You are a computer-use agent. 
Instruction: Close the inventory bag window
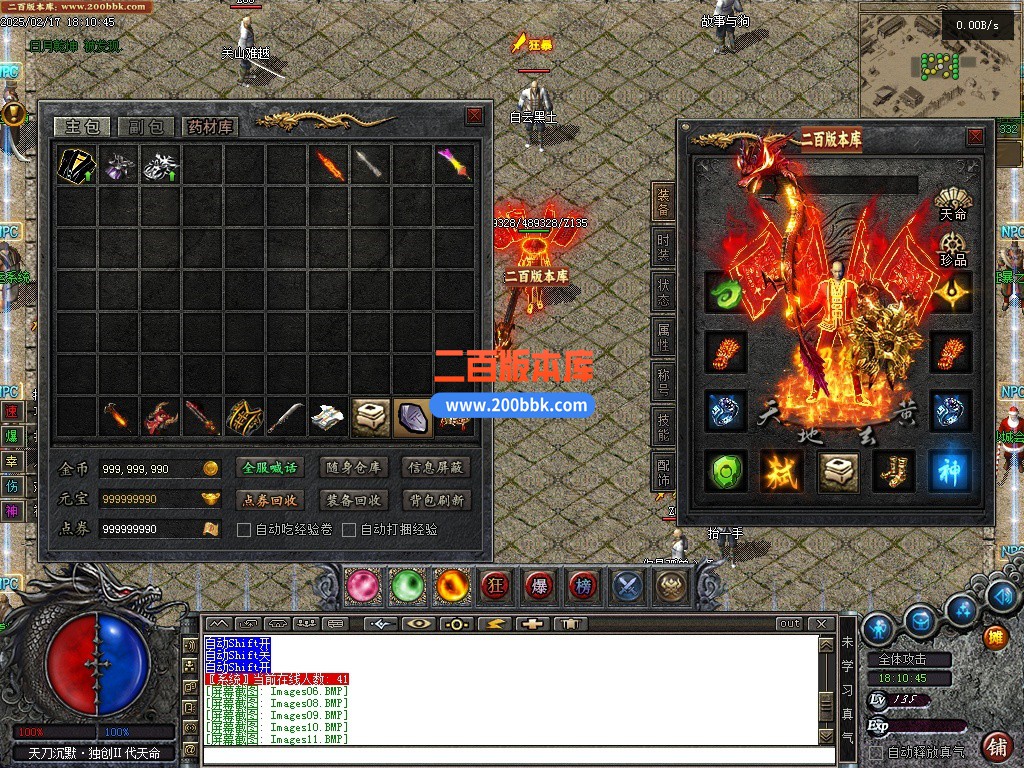point(474,116)
